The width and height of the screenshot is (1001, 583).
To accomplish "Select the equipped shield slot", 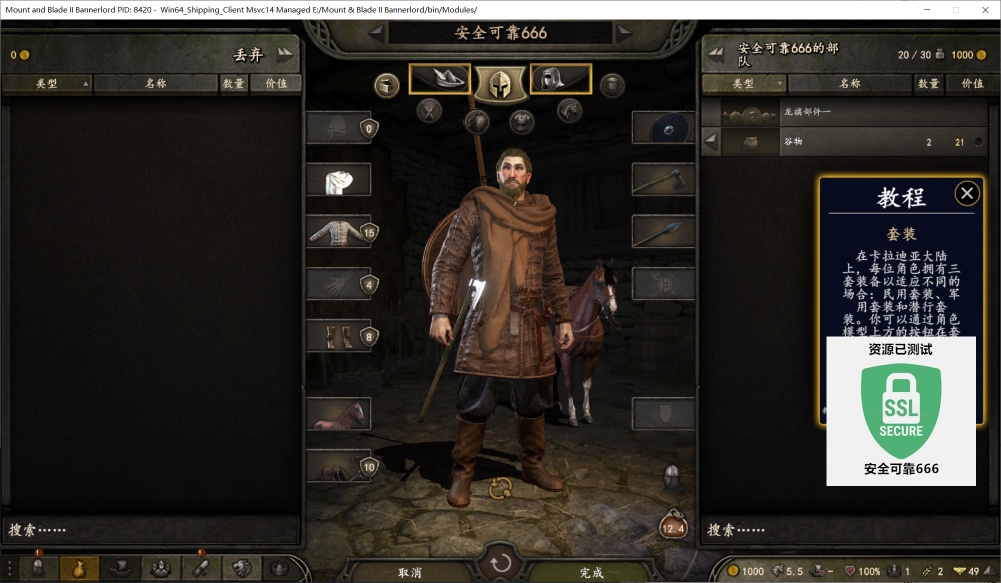I will pyautogui.click(x=663, y=128).
